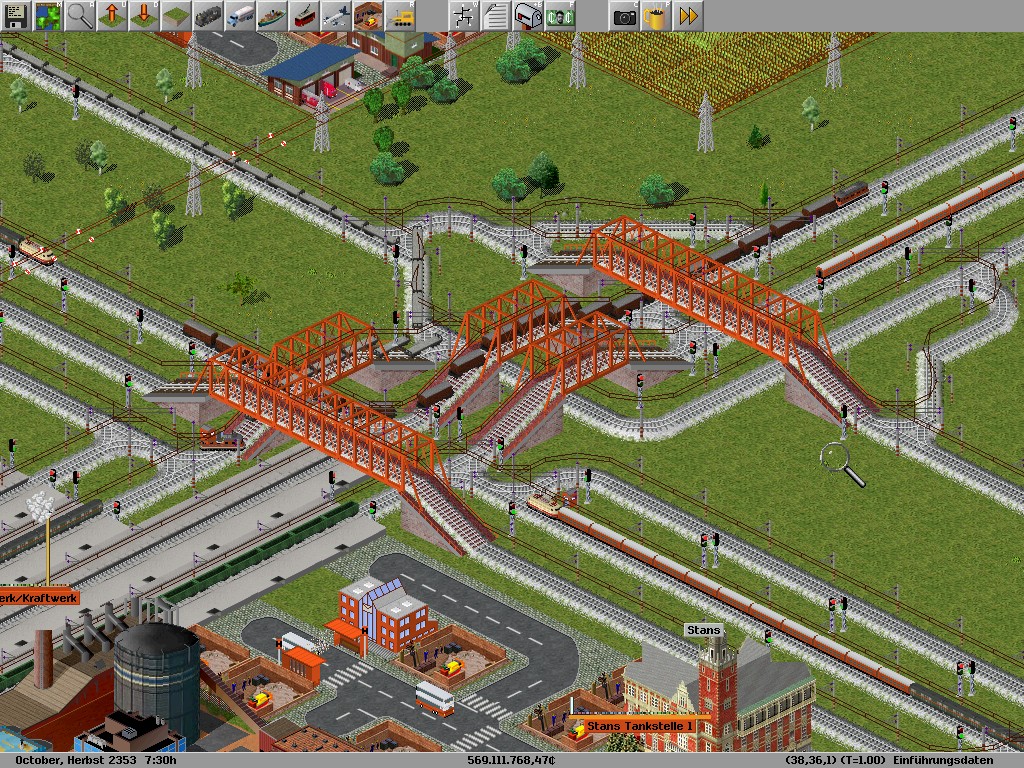Open the railway tools with locomotive icon

(x=208, y=16)
